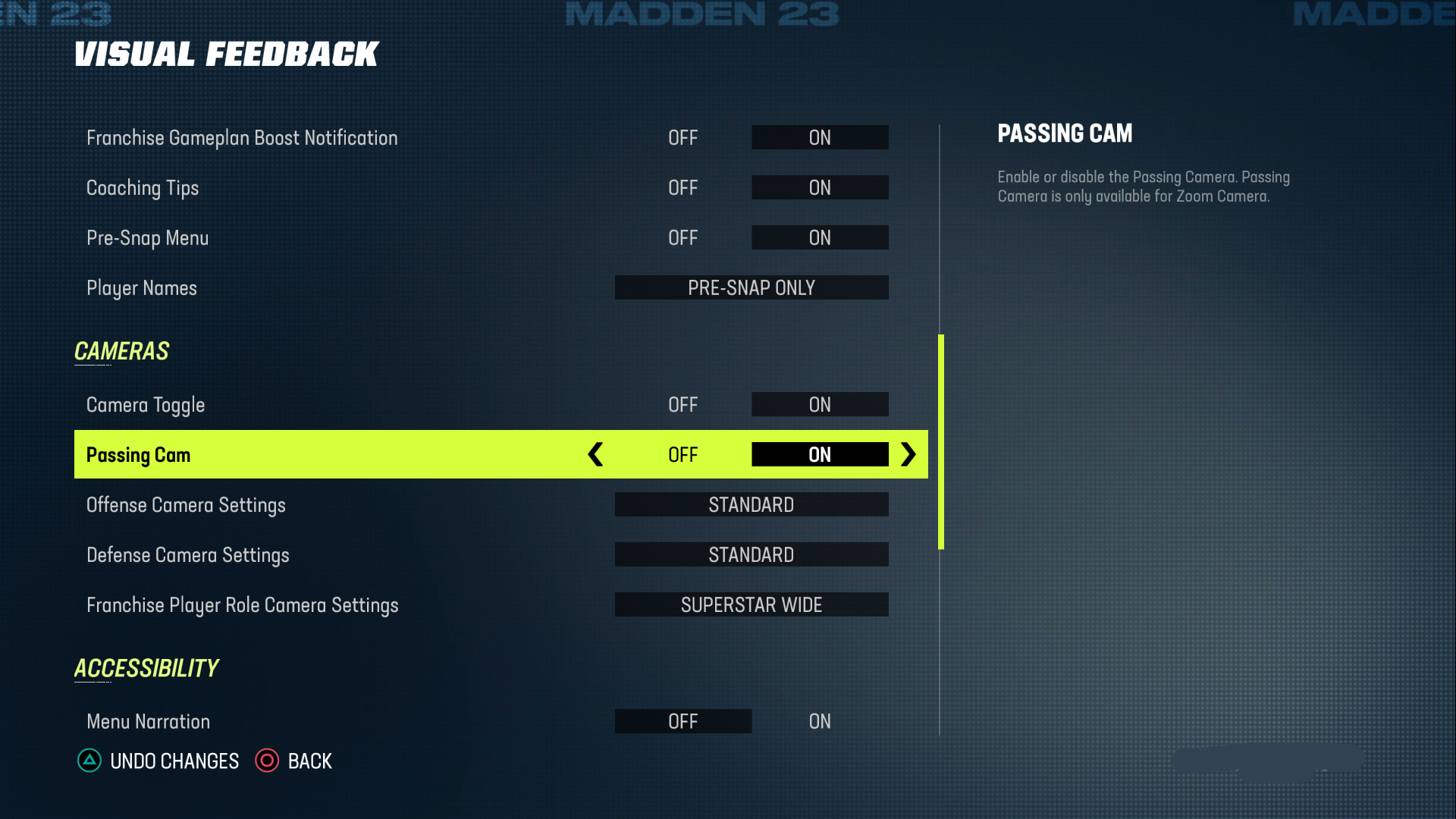
Task: Turn Passing Cam OFF
Action: pos(683,454)
